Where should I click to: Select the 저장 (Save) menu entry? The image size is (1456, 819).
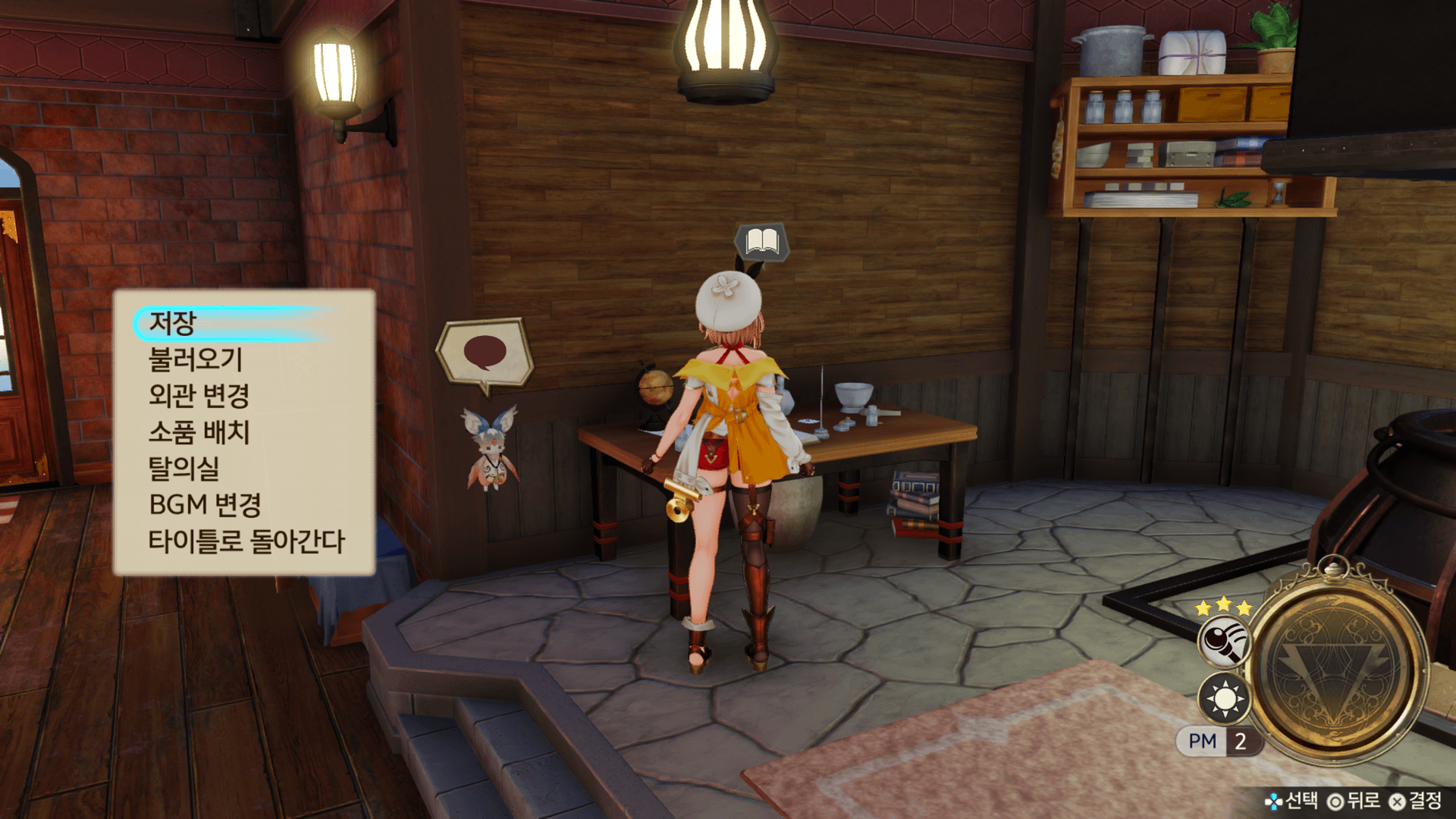point(173,323)
